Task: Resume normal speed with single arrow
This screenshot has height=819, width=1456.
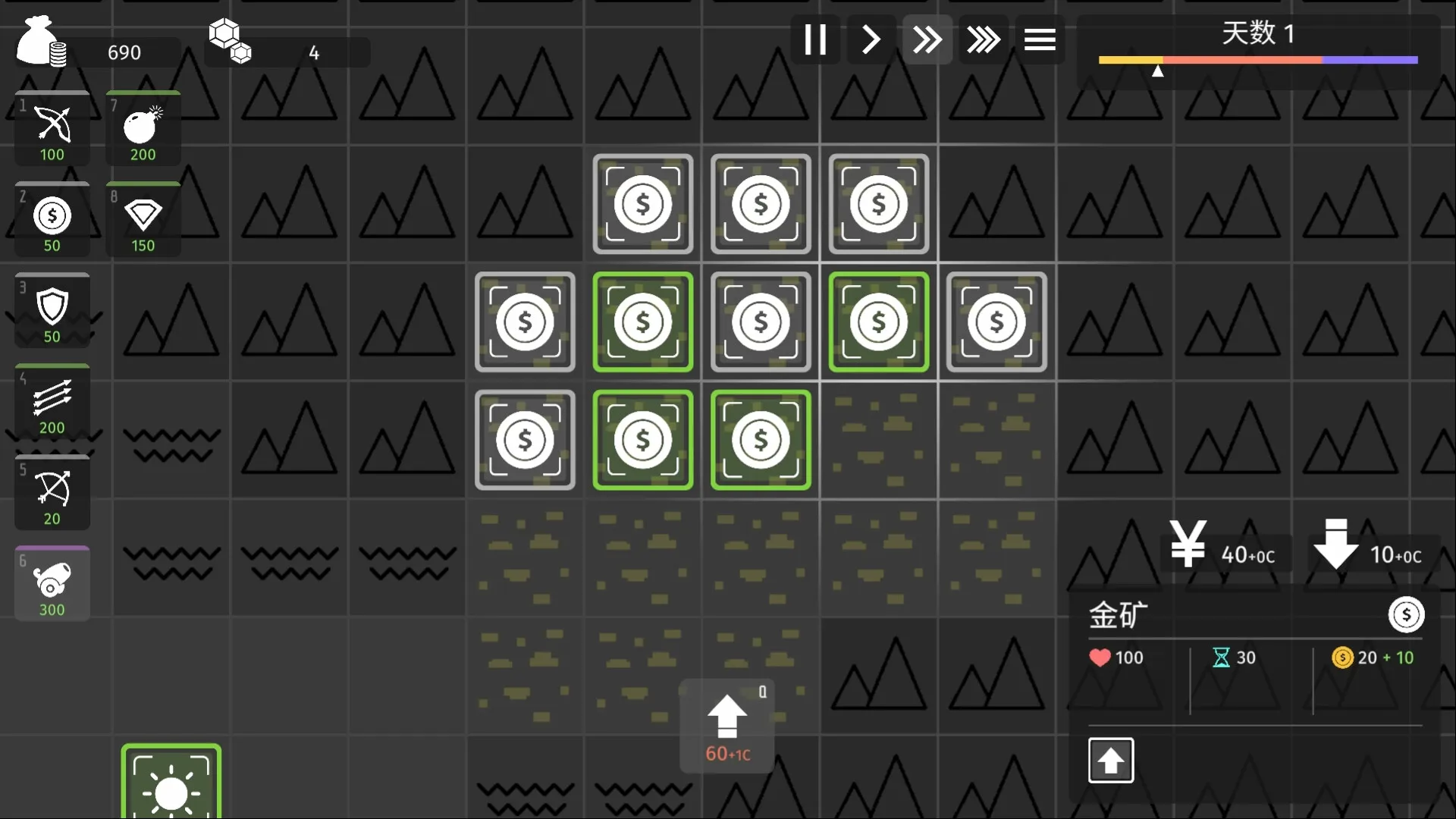Action: [870, 39]
